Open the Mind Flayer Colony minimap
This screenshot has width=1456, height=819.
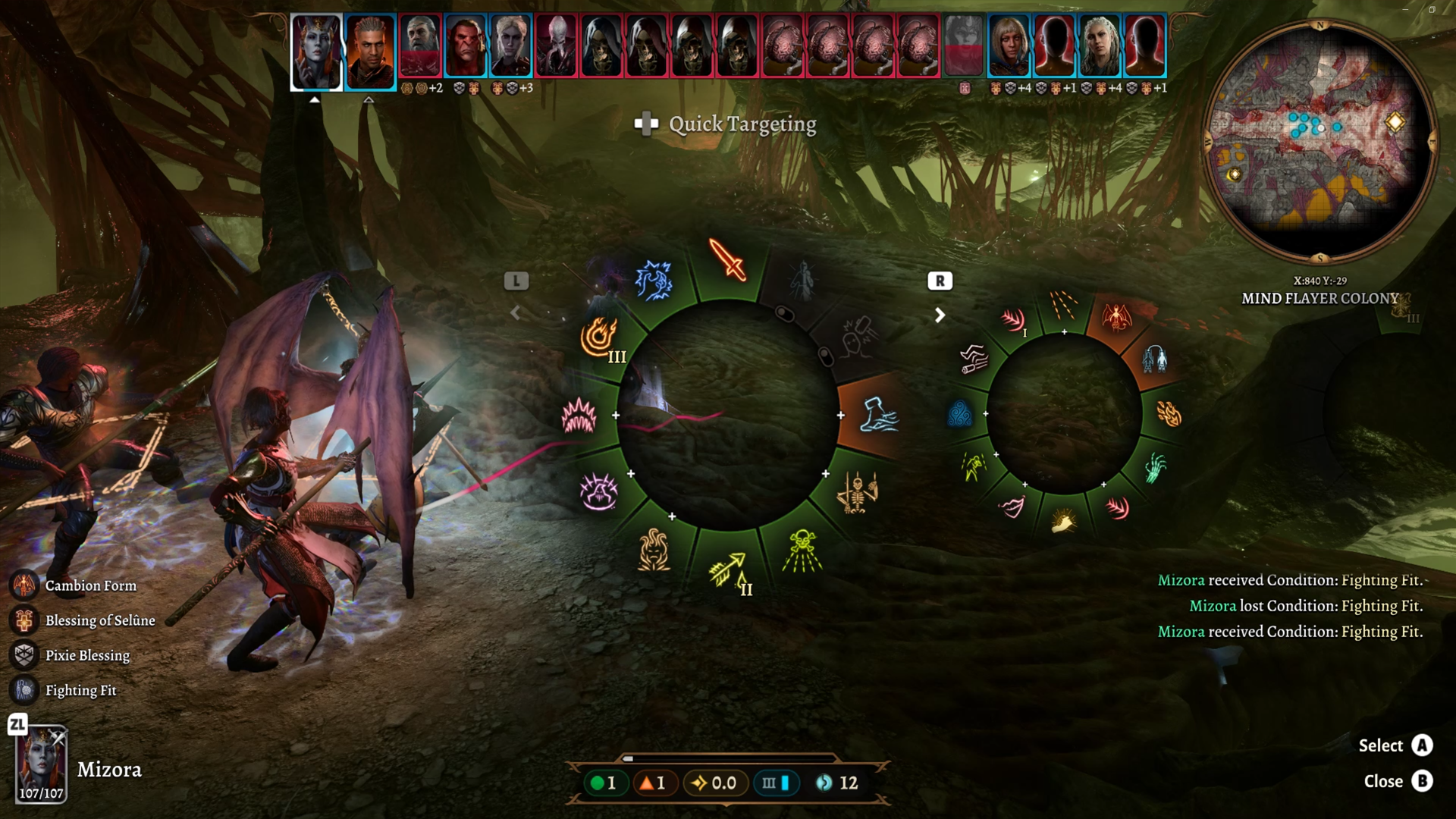coord(1320,142)
